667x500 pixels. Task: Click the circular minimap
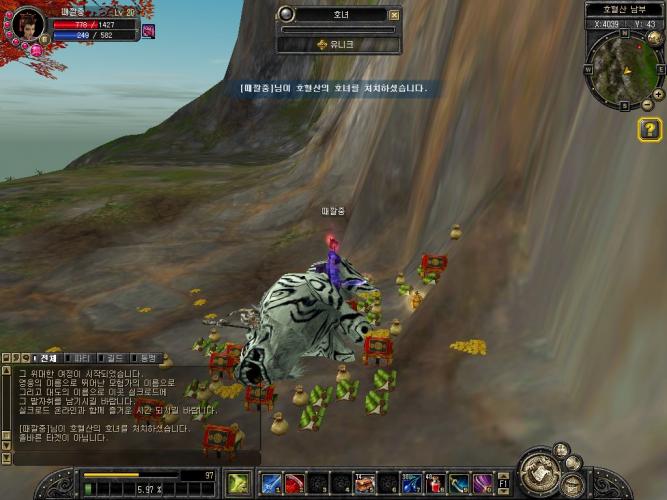[x=624, y=69]
